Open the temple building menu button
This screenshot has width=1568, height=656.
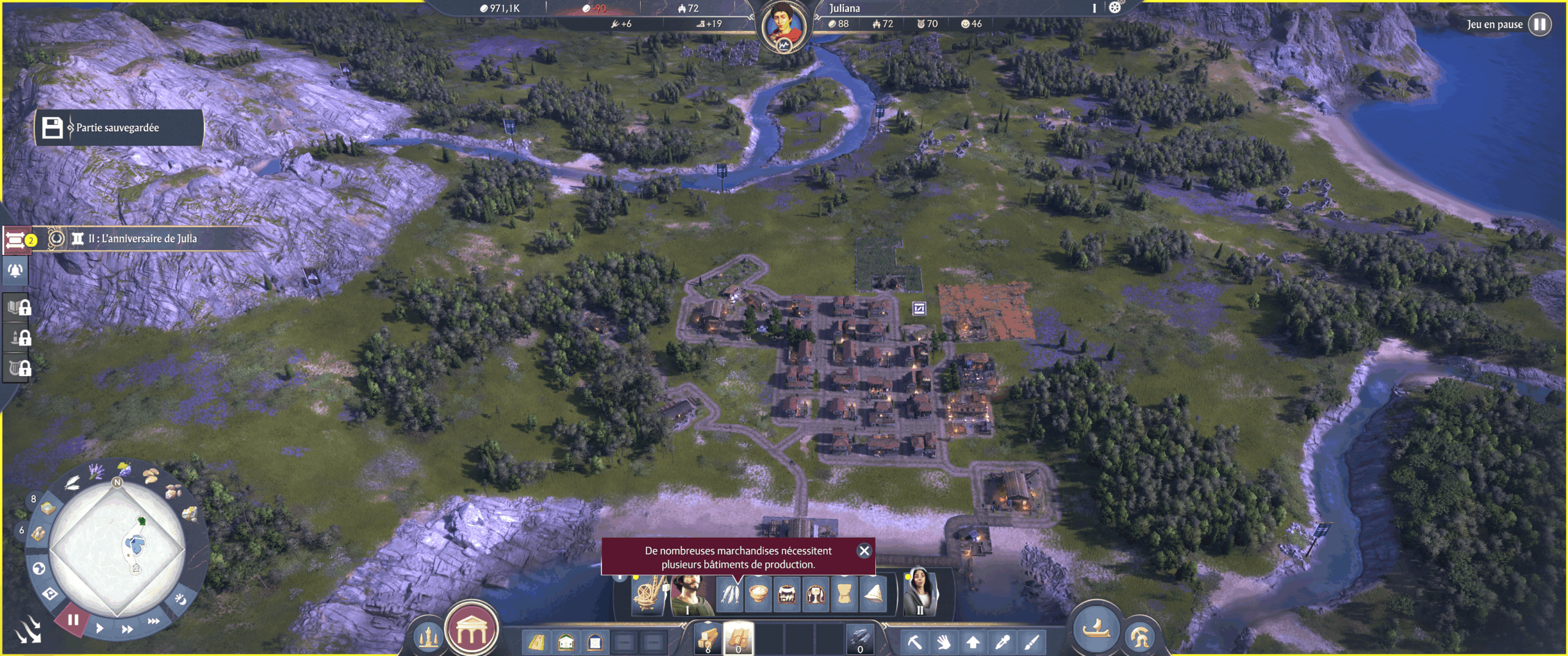click(x=471, y=629)
